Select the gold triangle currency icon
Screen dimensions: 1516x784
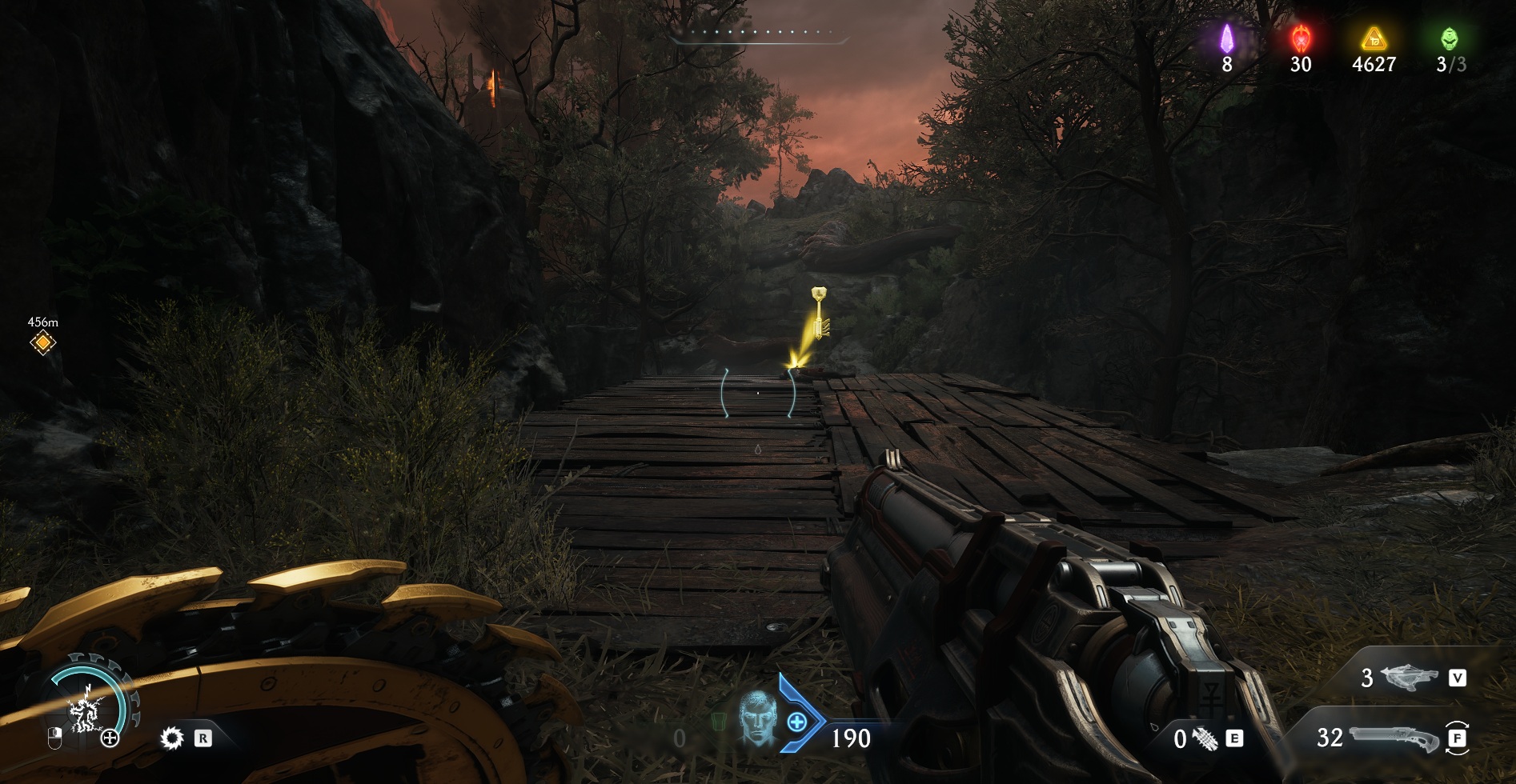[1374, 38]
